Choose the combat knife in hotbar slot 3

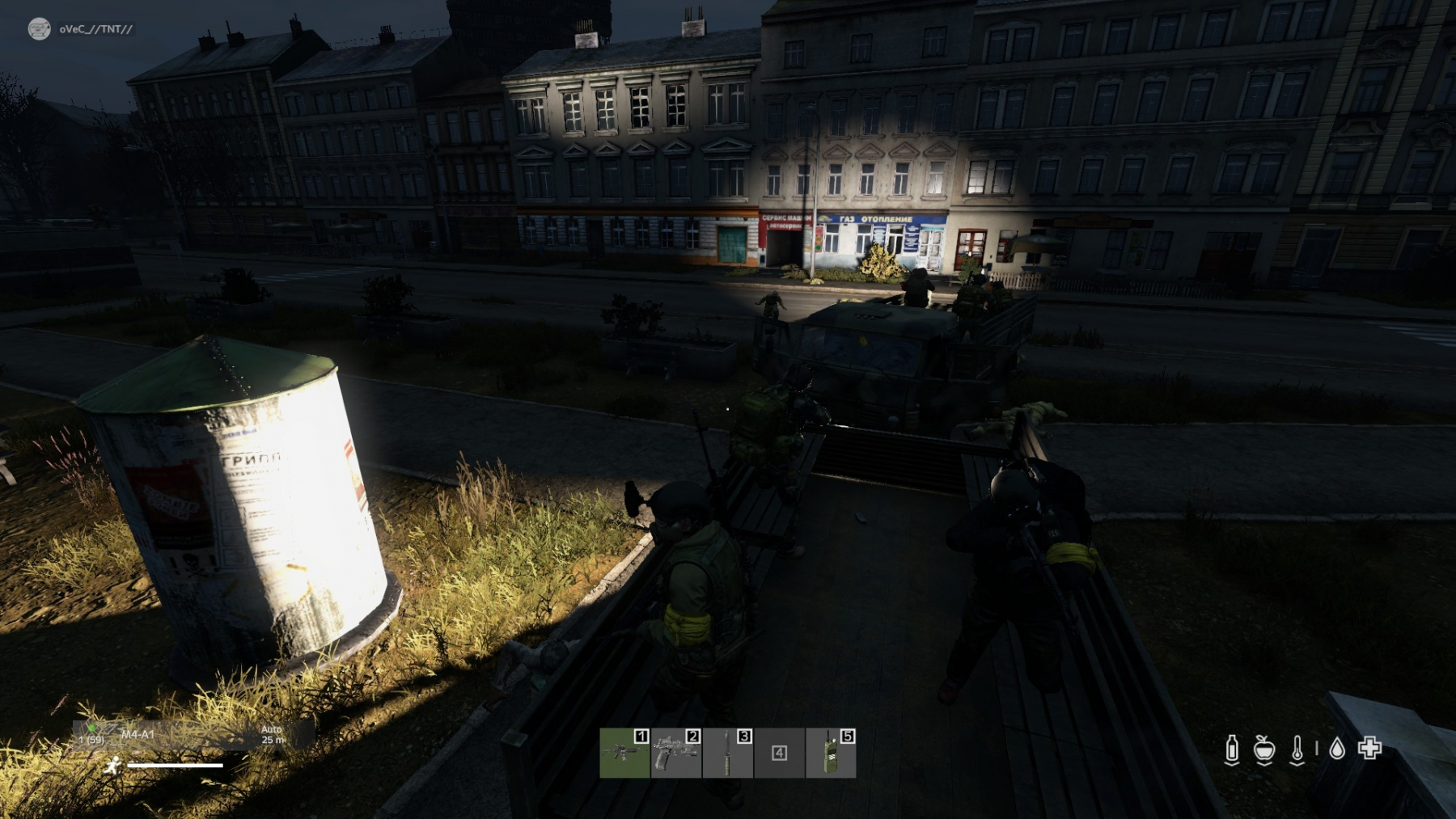728,753
